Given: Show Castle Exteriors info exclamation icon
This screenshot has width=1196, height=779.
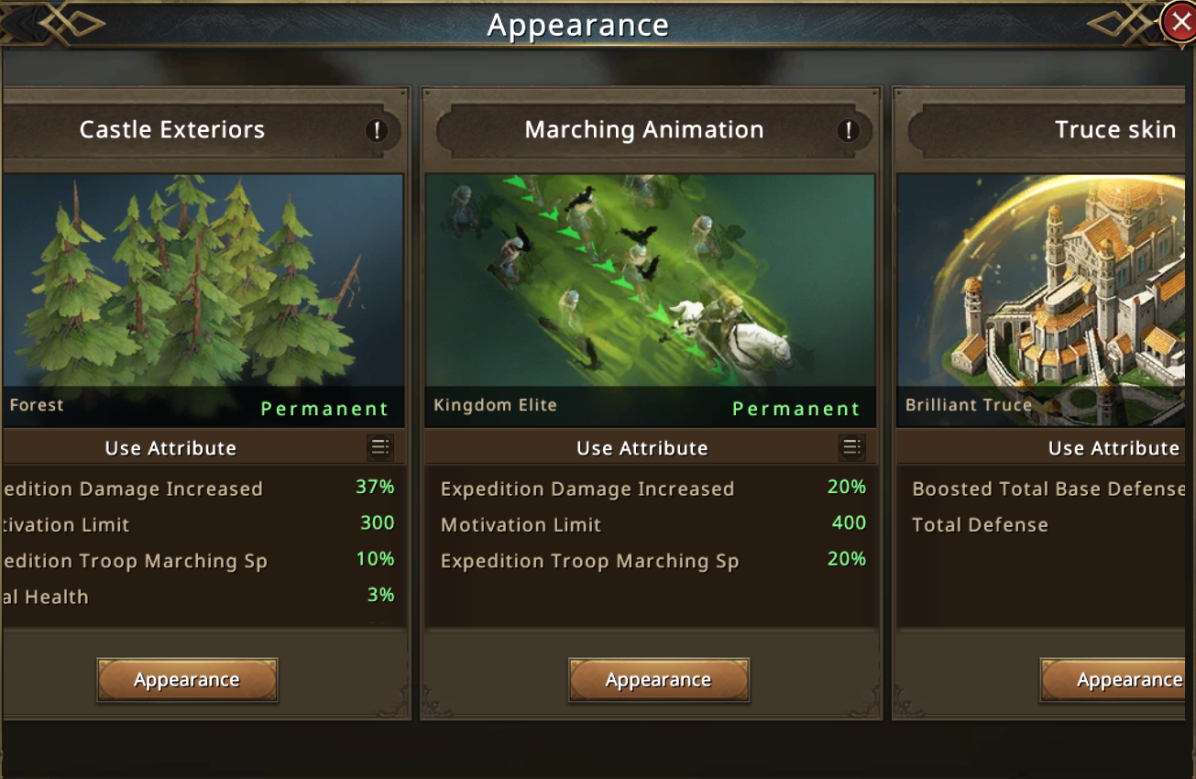Looking at the screenshot, I should pyautogui.click(x=377, y=130).
